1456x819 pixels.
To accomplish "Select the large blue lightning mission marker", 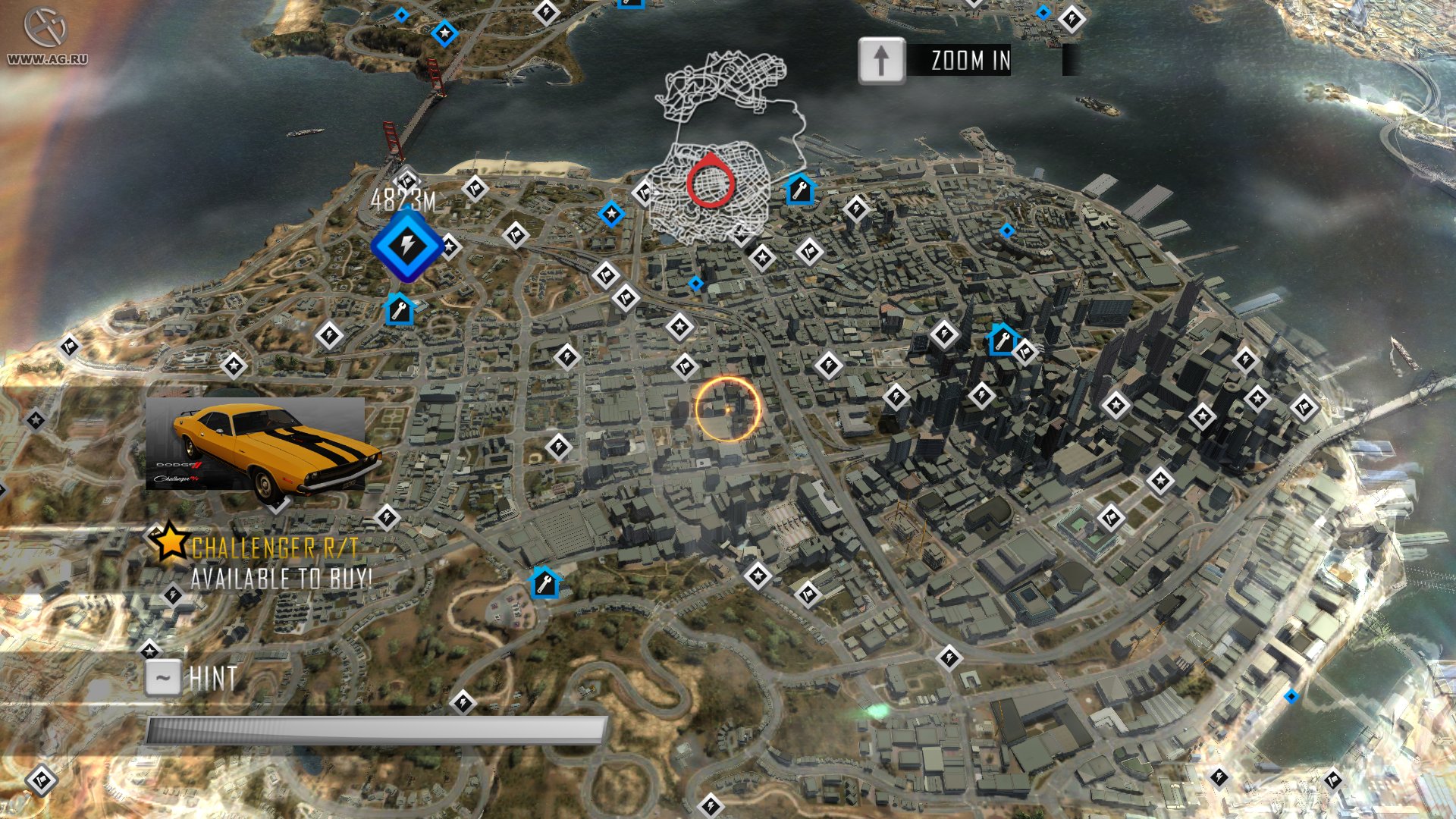I will click(x=407, y=246).
